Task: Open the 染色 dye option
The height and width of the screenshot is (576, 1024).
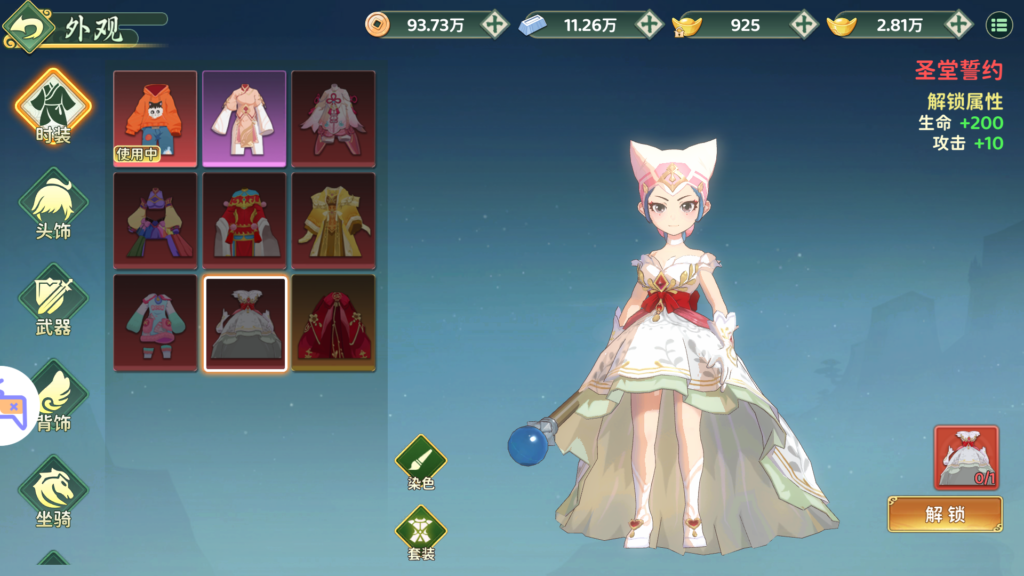Action: 421,462
